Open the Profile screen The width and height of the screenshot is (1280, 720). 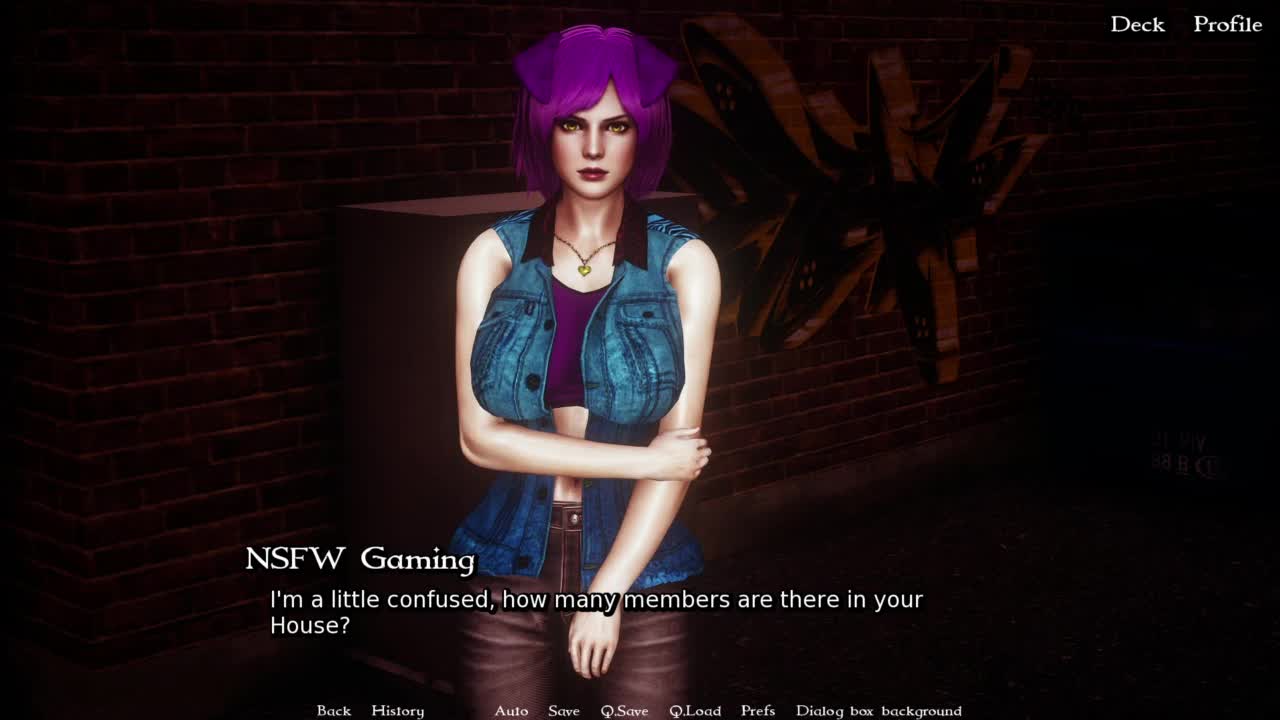[1227, 24]
